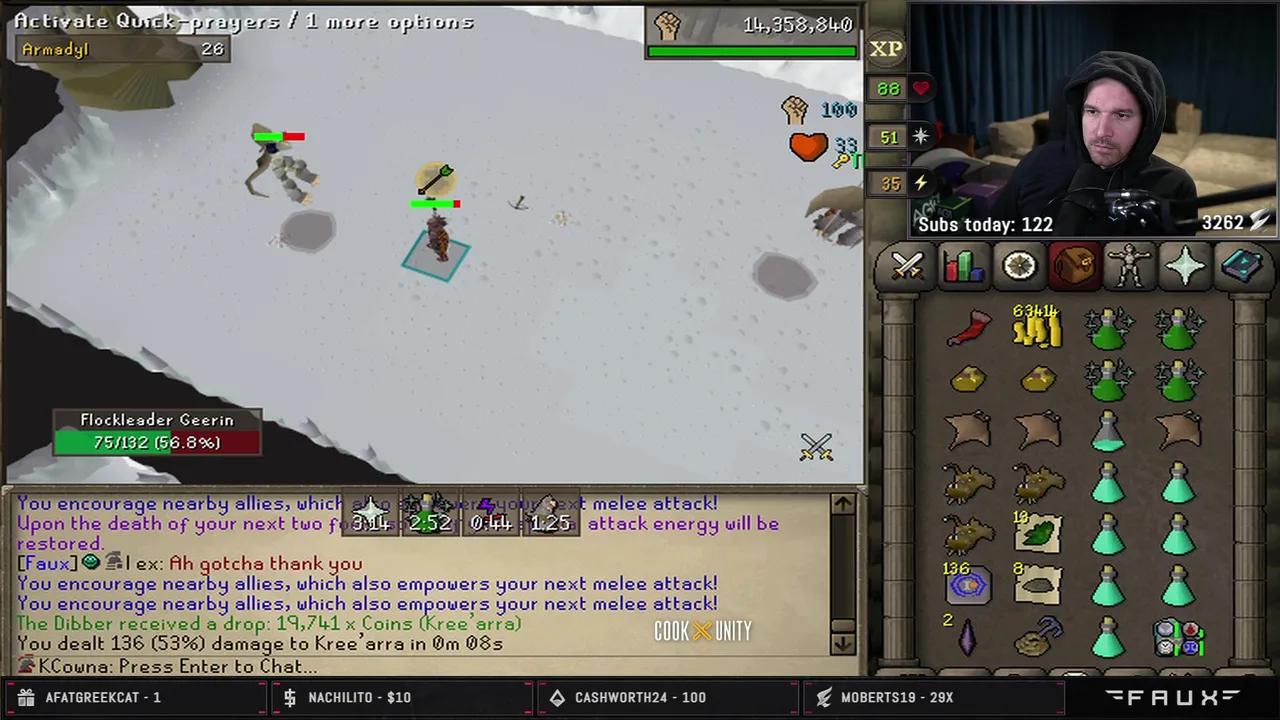Open the Magic spellbook tab
Screen dimensions: 1280x720
click(x=1242, y=264)
